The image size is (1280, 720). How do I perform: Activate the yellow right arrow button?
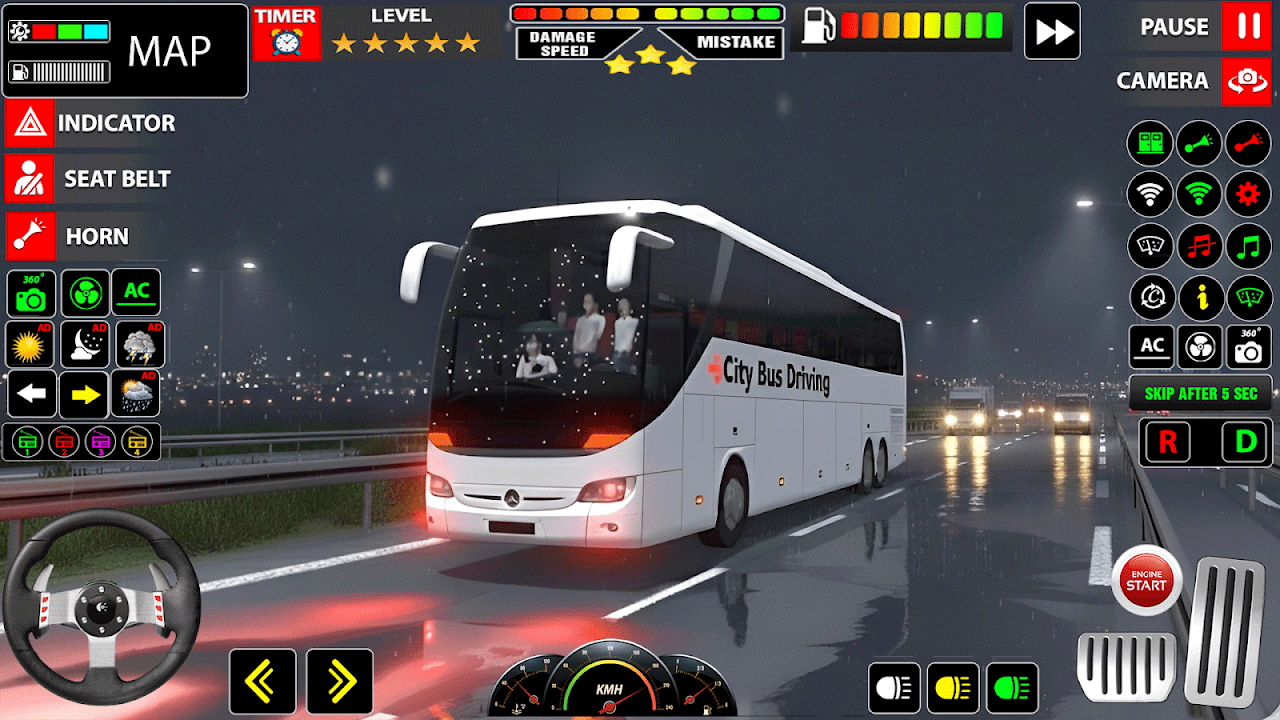pos(84,395)
